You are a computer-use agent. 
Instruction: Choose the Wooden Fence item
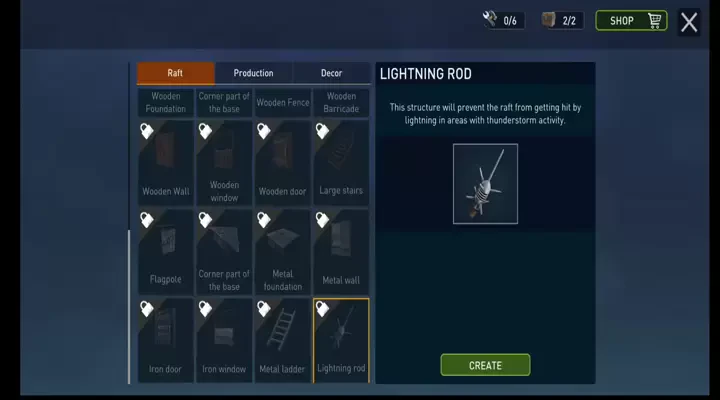[x=283, y=102]
